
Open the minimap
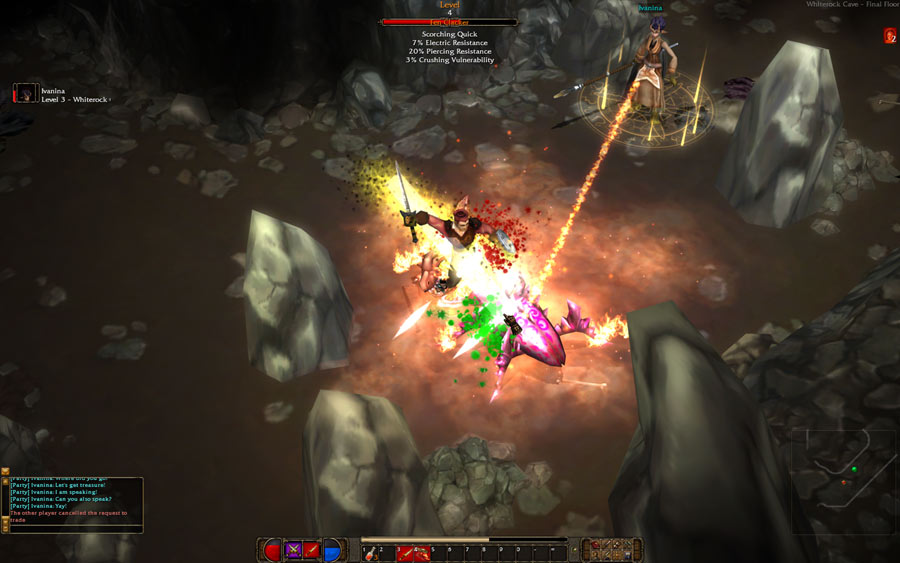tap(843, 481)
